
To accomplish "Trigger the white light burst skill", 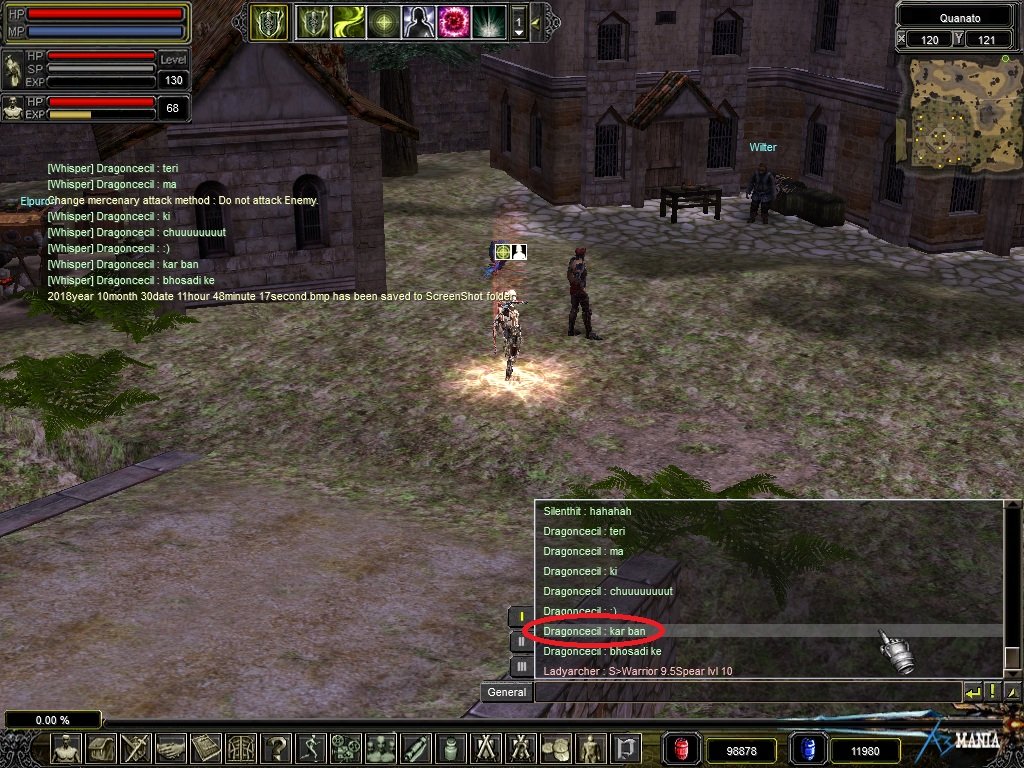I will coord(489,22).
